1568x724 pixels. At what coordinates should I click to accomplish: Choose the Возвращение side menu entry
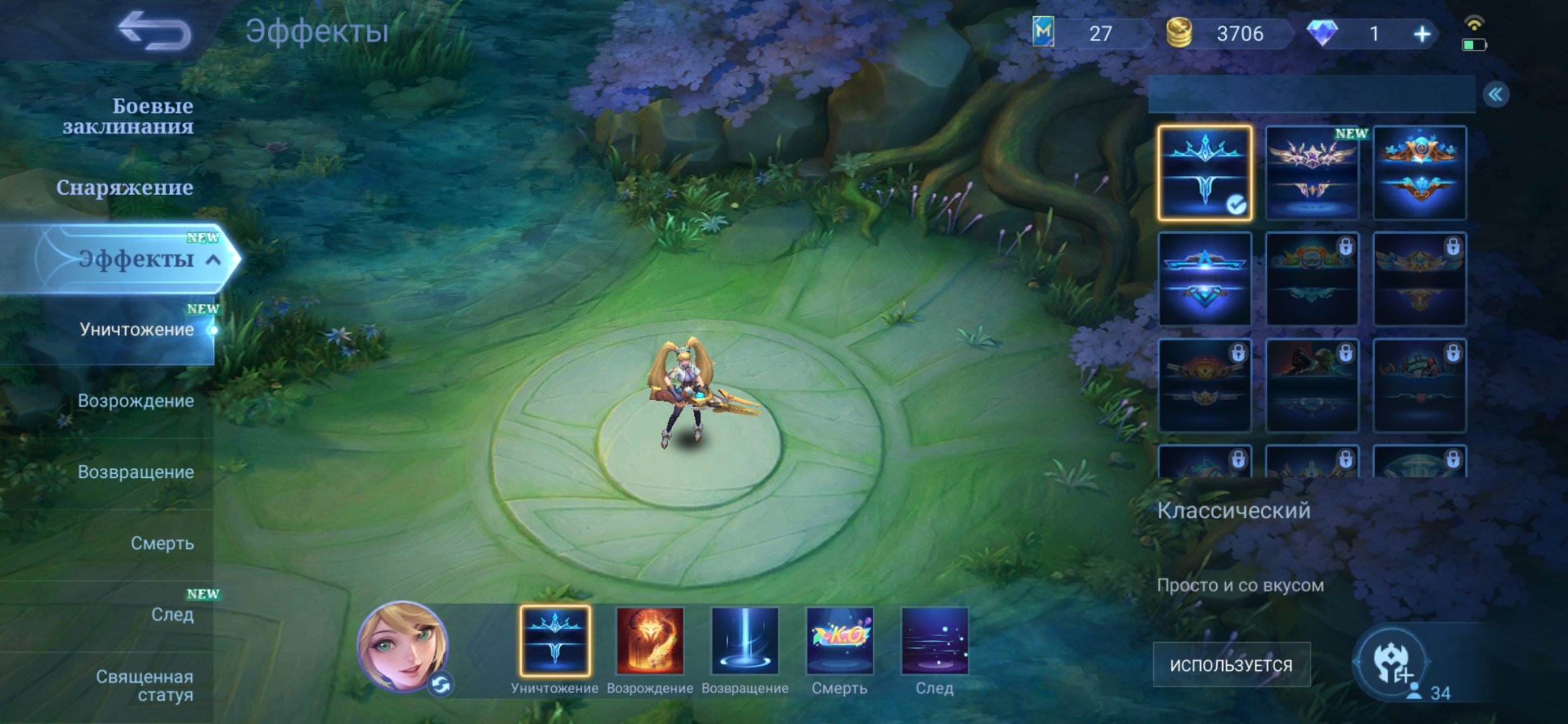(x=135, y=472)
